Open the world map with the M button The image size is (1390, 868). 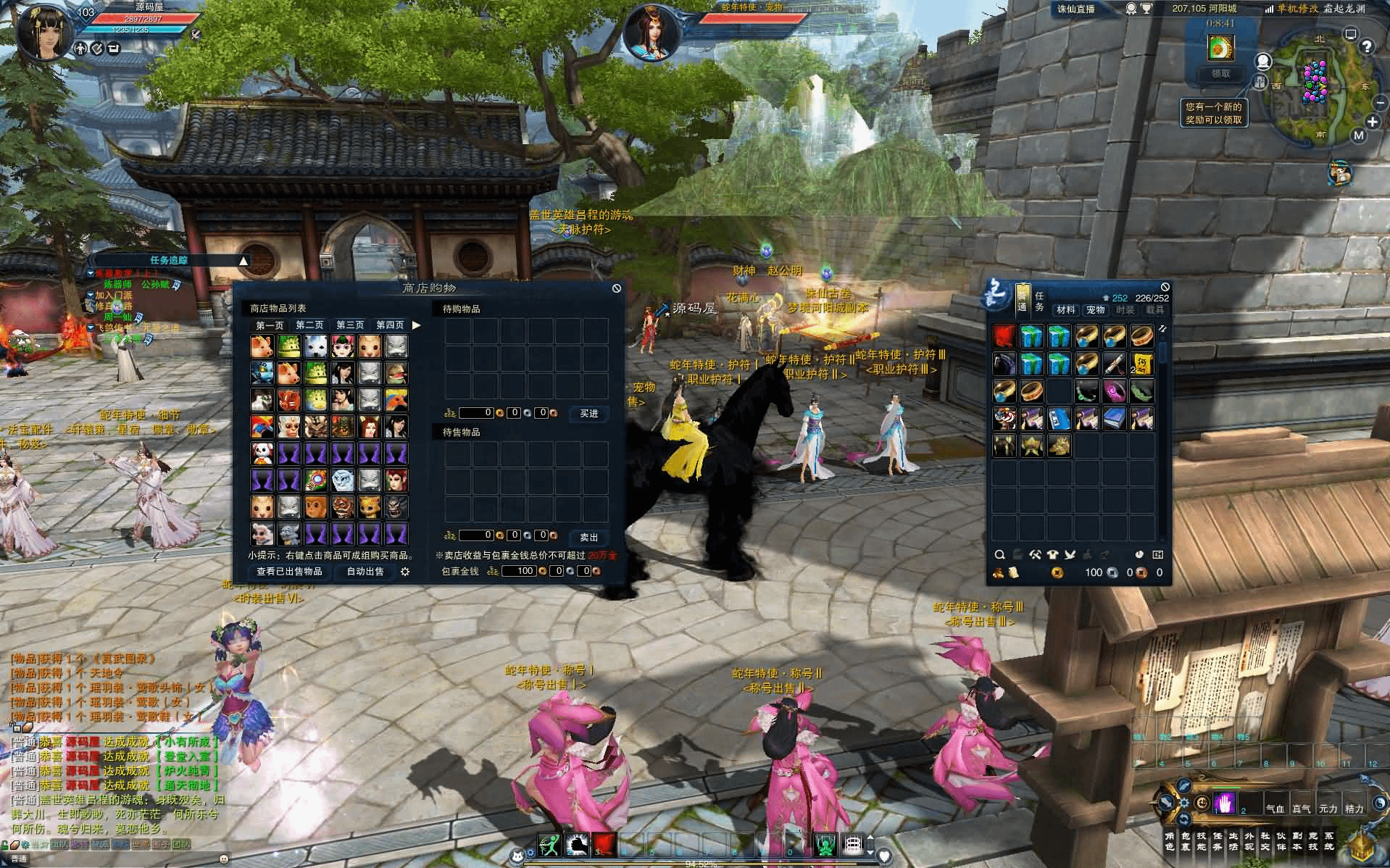1358,135
